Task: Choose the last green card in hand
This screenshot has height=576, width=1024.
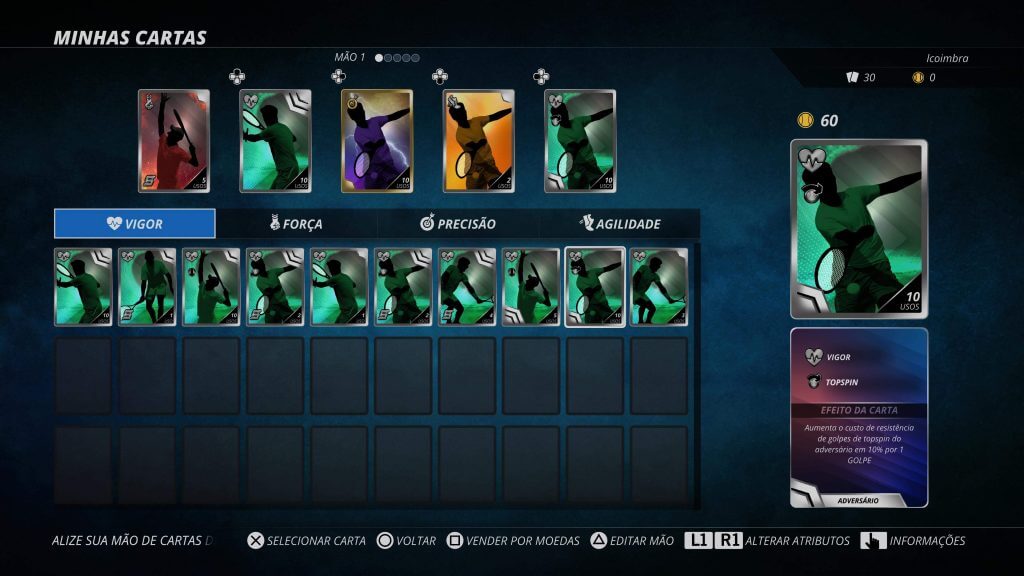Action: (580, 141)
